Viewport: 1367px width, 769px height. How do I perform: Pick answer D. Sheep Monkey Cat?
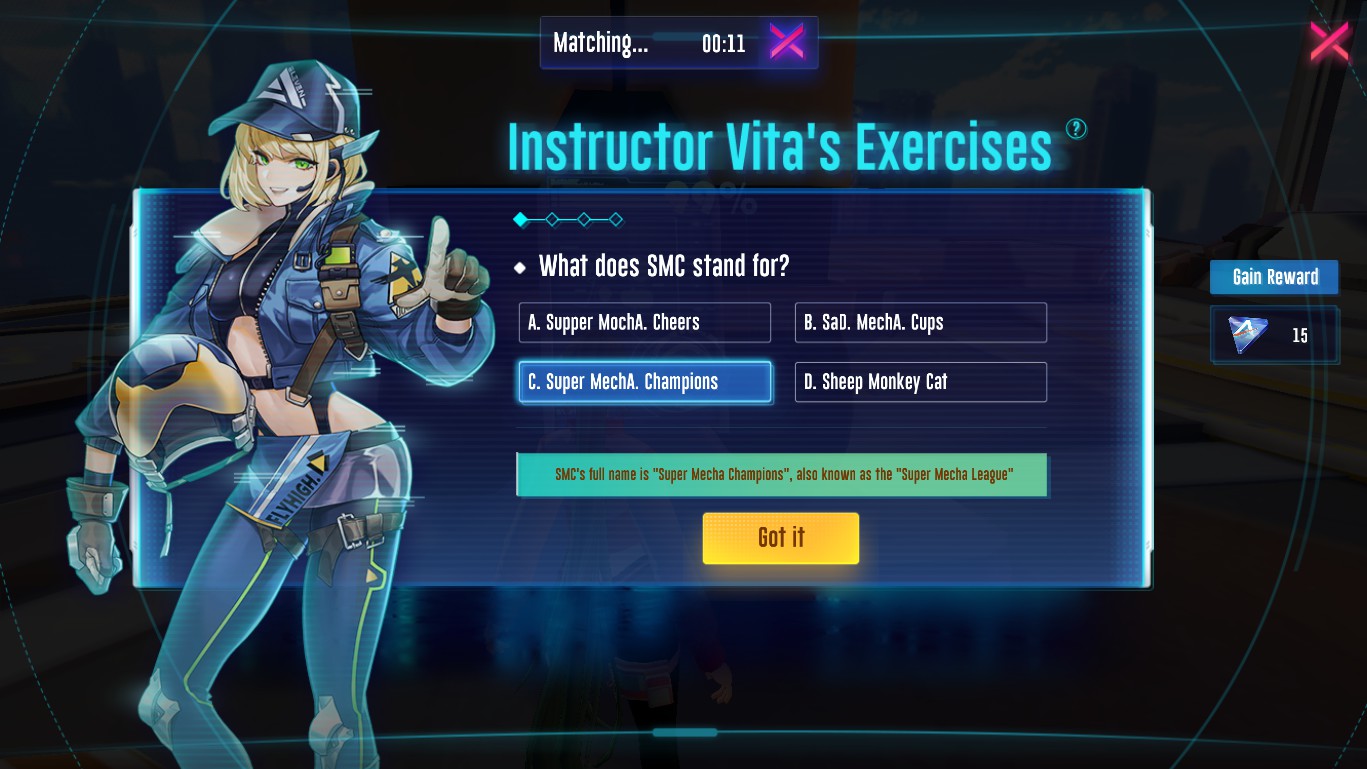coord(920,382)
